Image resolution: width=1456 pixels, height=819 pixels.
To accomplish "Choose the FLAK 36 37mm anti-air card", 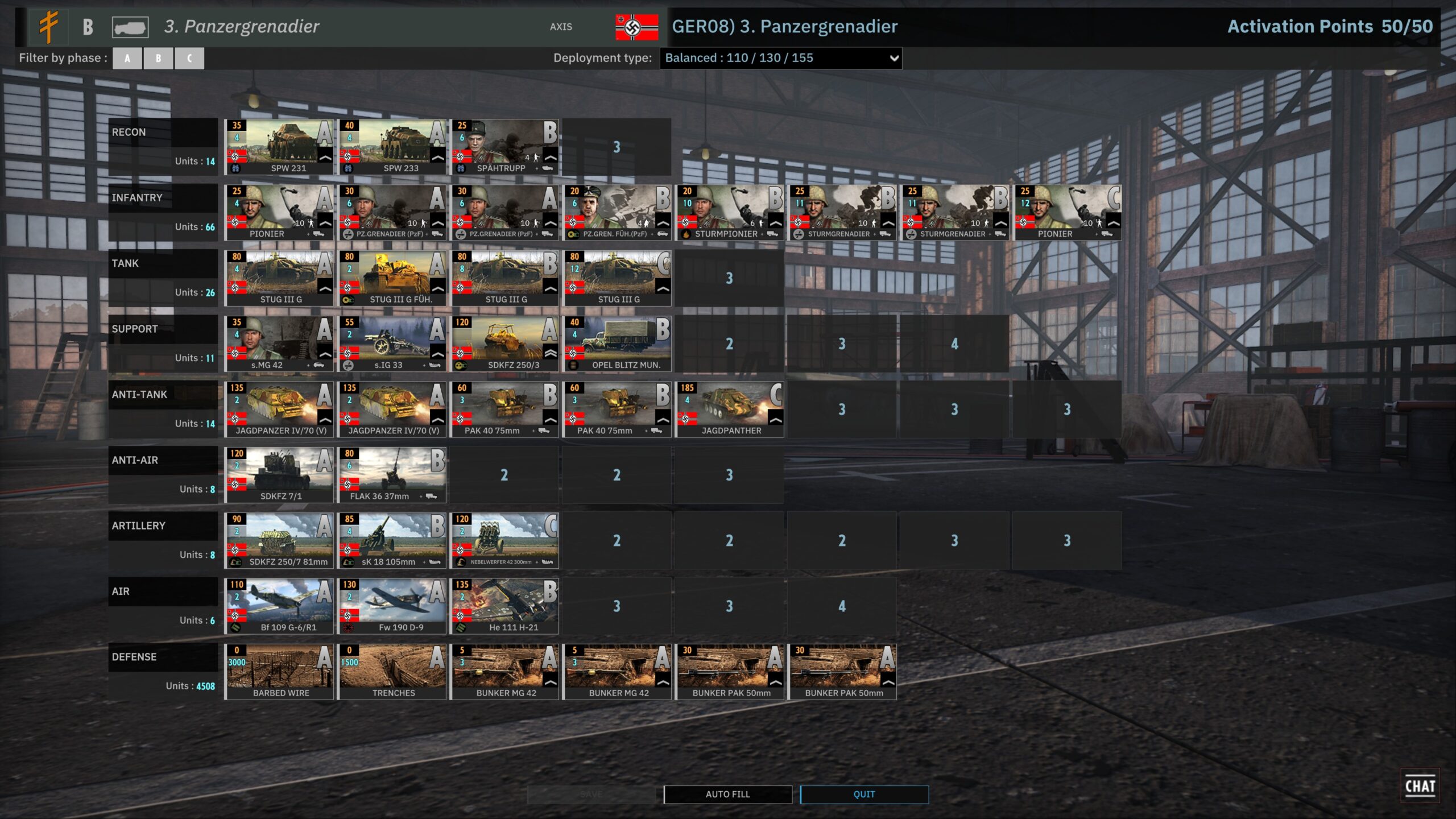I will (x=391, y=475).
